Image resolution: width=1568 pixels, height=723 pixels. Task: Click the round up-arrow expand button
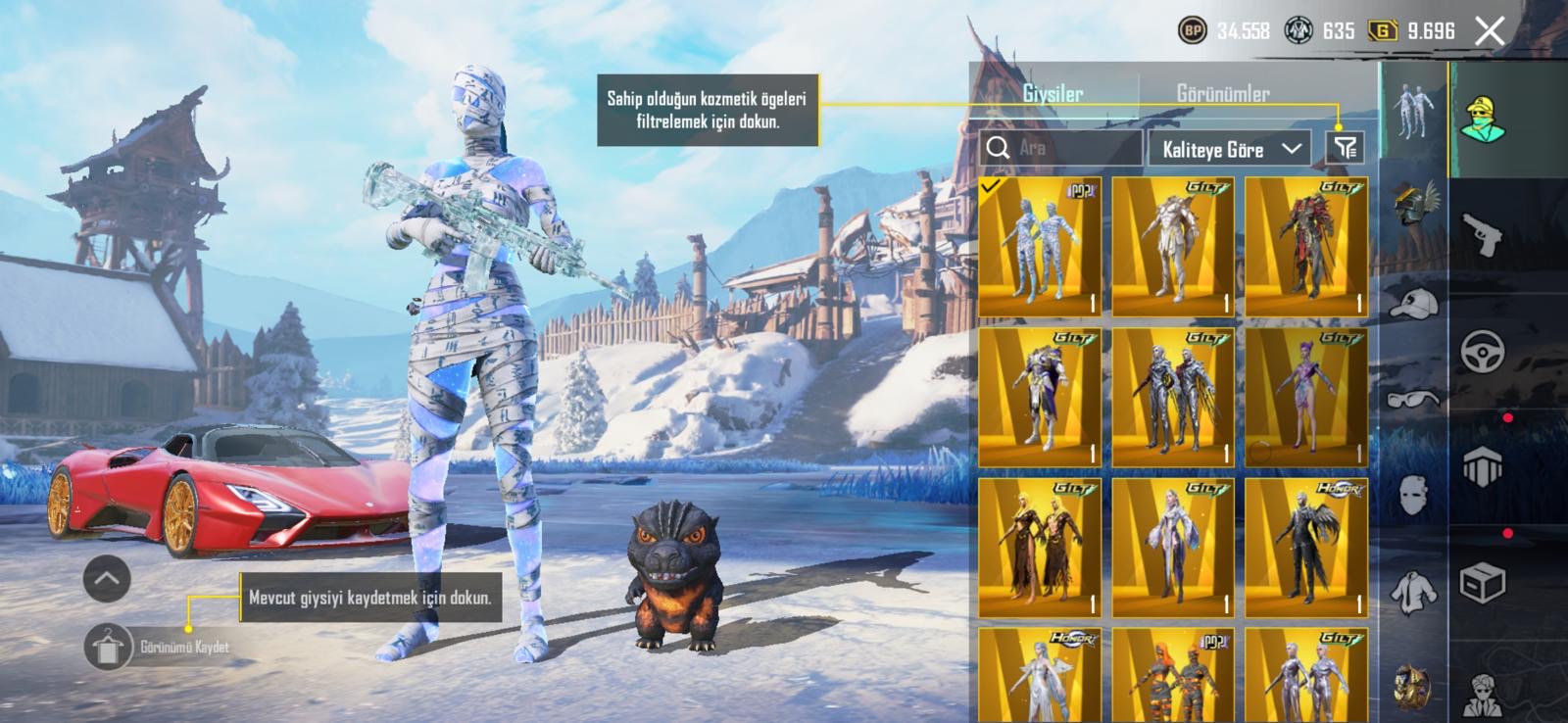coord(107,579)
